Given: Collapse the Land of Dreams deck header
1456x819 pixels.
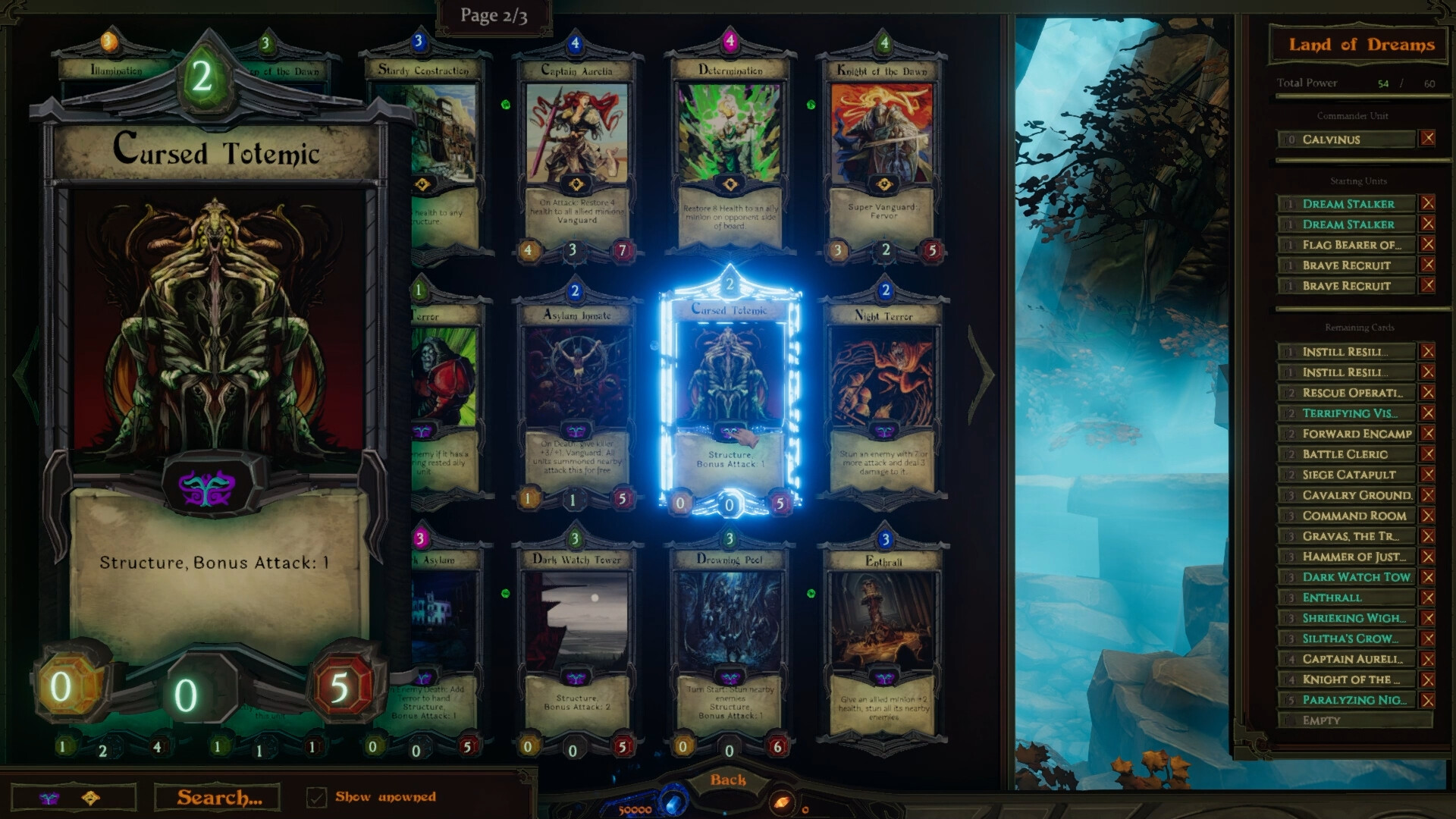Looking at the screenshot, I should 1360,45.
